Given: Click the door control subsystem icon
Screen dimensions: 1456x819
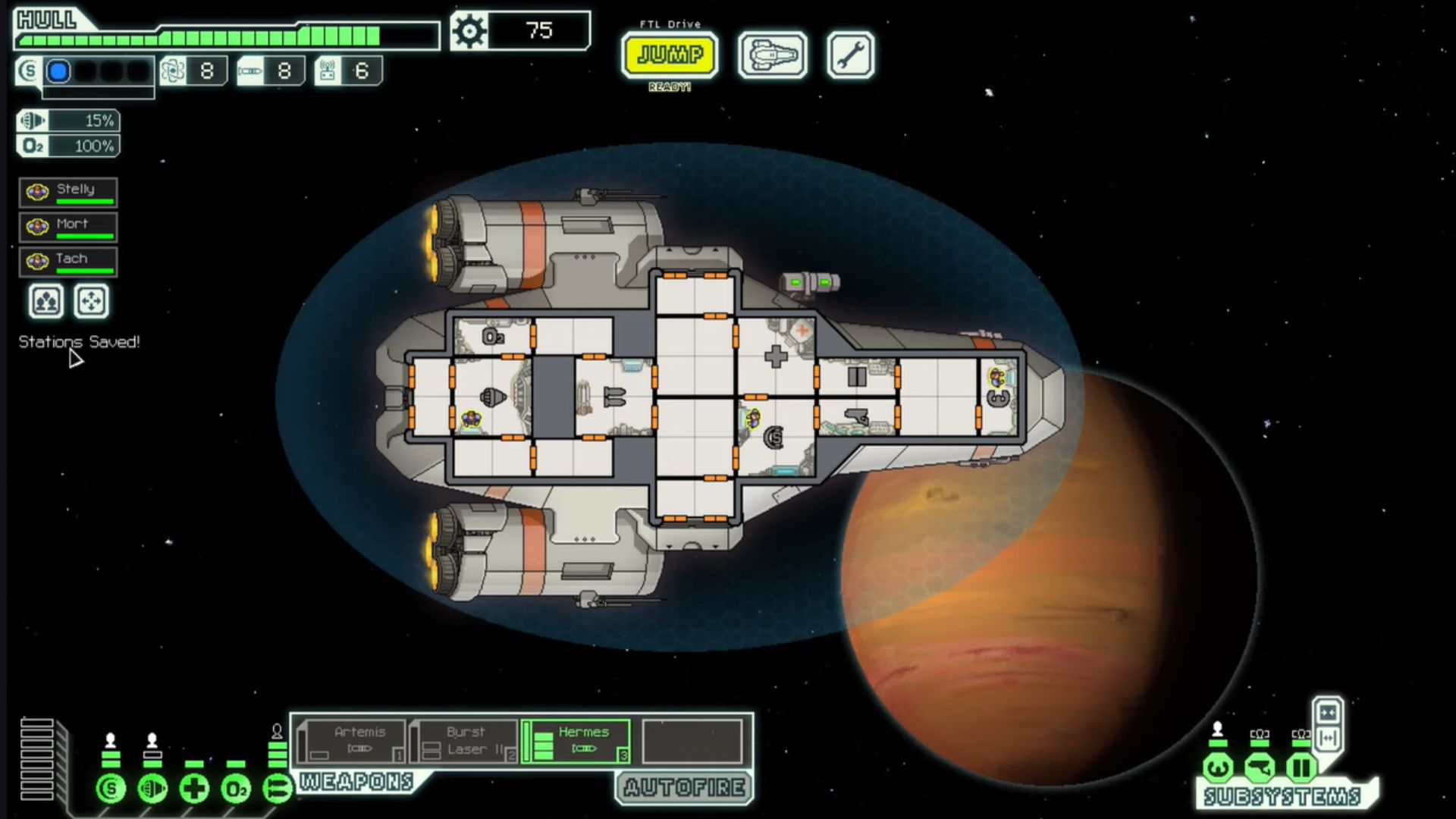Looking at the screenshot, I should tap(1301, 768).
